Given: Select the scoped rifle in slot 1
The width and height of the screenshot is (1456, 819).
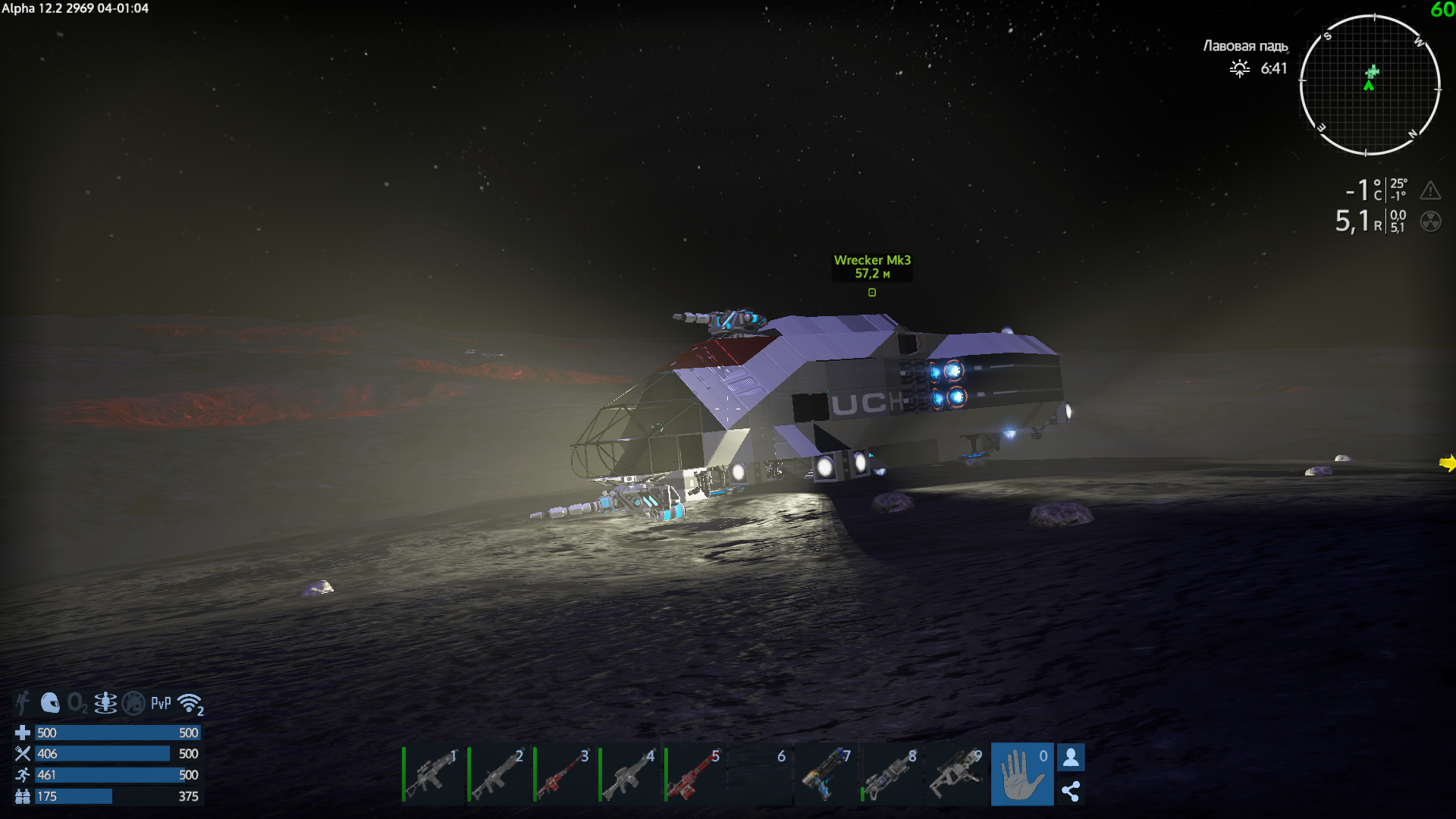Looking at the screenshot, I should pyautogui.click(x=432, y=775).
